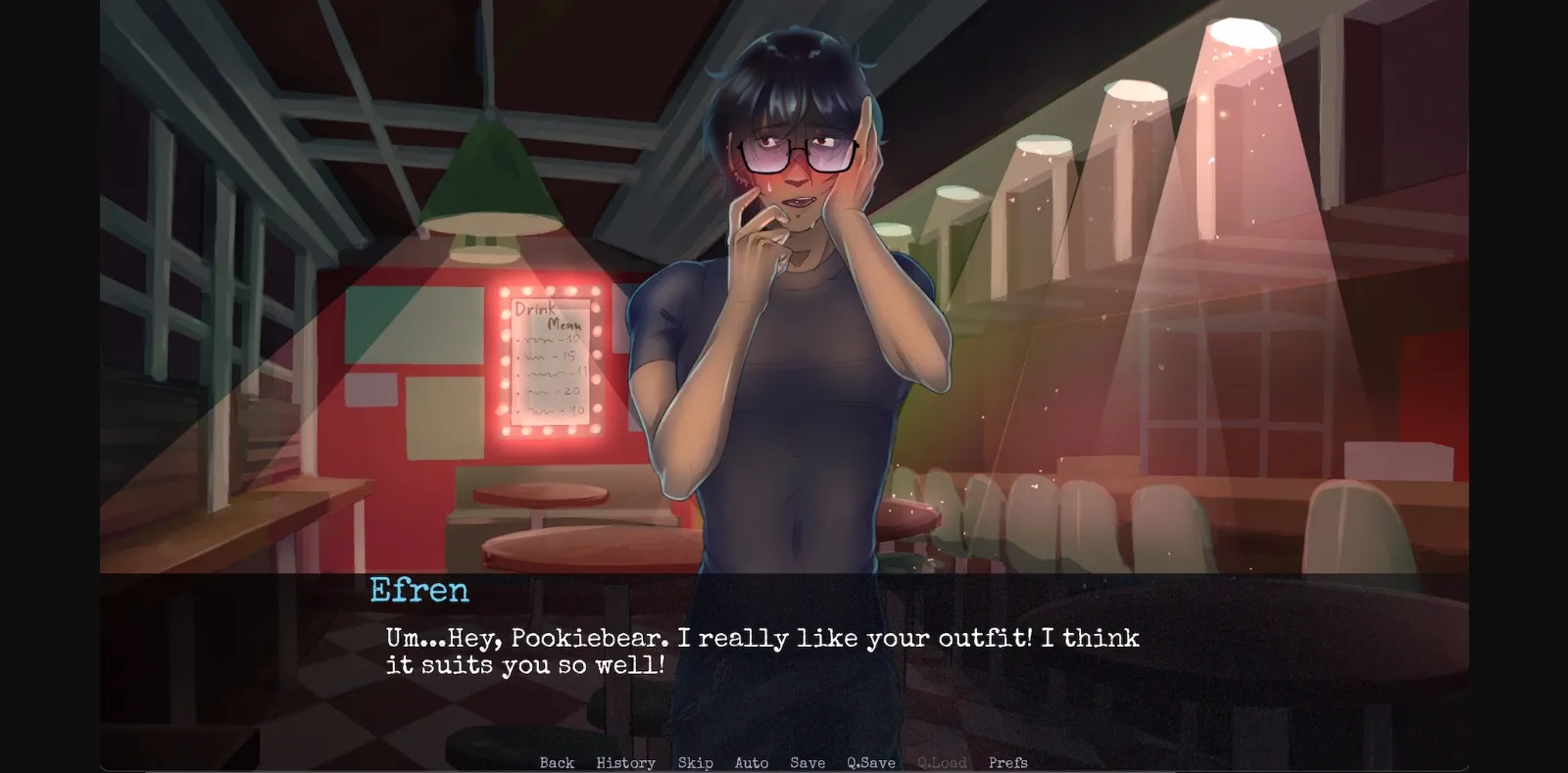Quick-save using Q.Save
Image resolution: width=1568 pixels, height=773 pixels.
[x=870, y=762]
